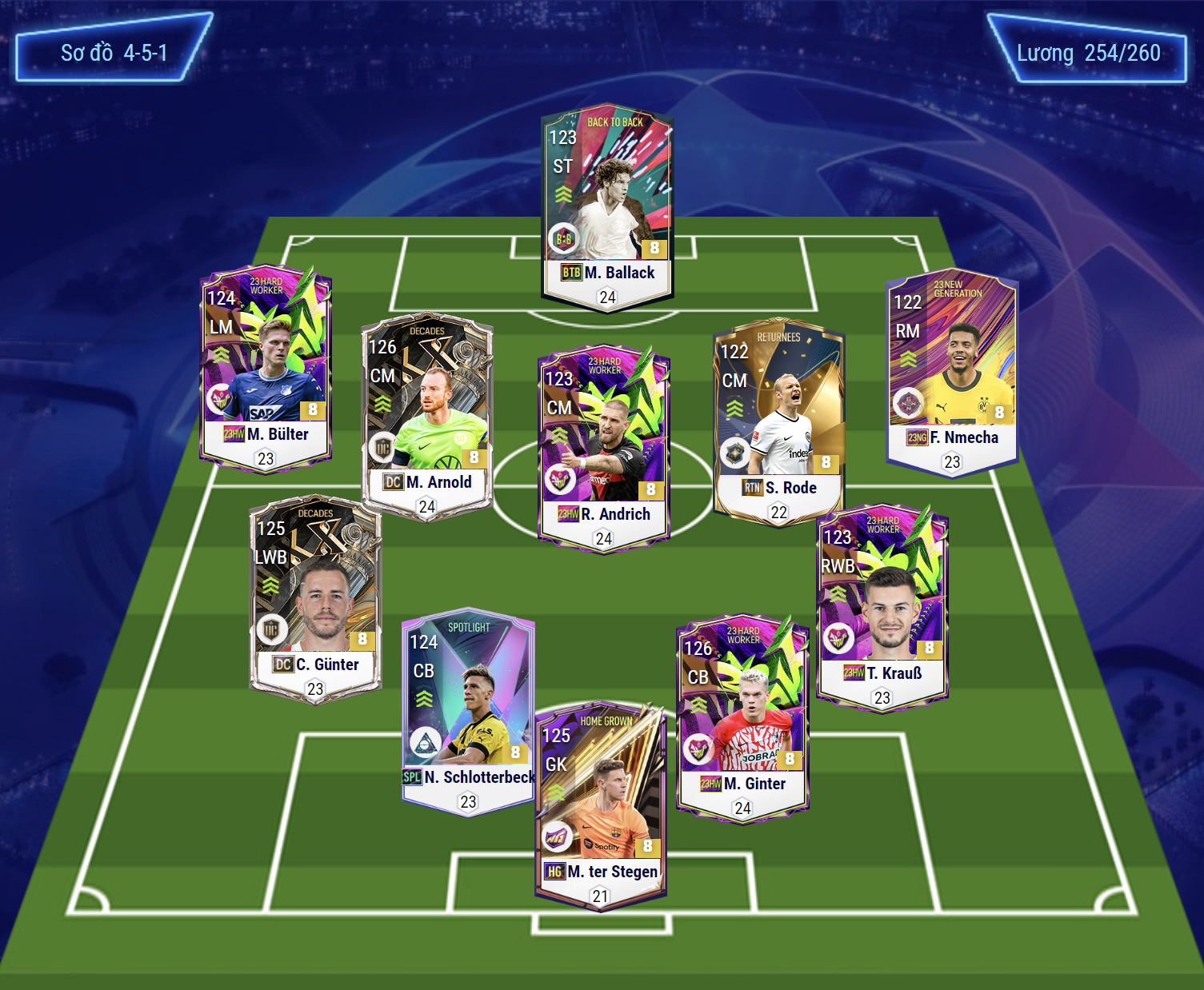The height and width of the screenshot is (990, 1204).
Task: Pick the M. Bülter left midfielder card
Action: tap(266, 368)
